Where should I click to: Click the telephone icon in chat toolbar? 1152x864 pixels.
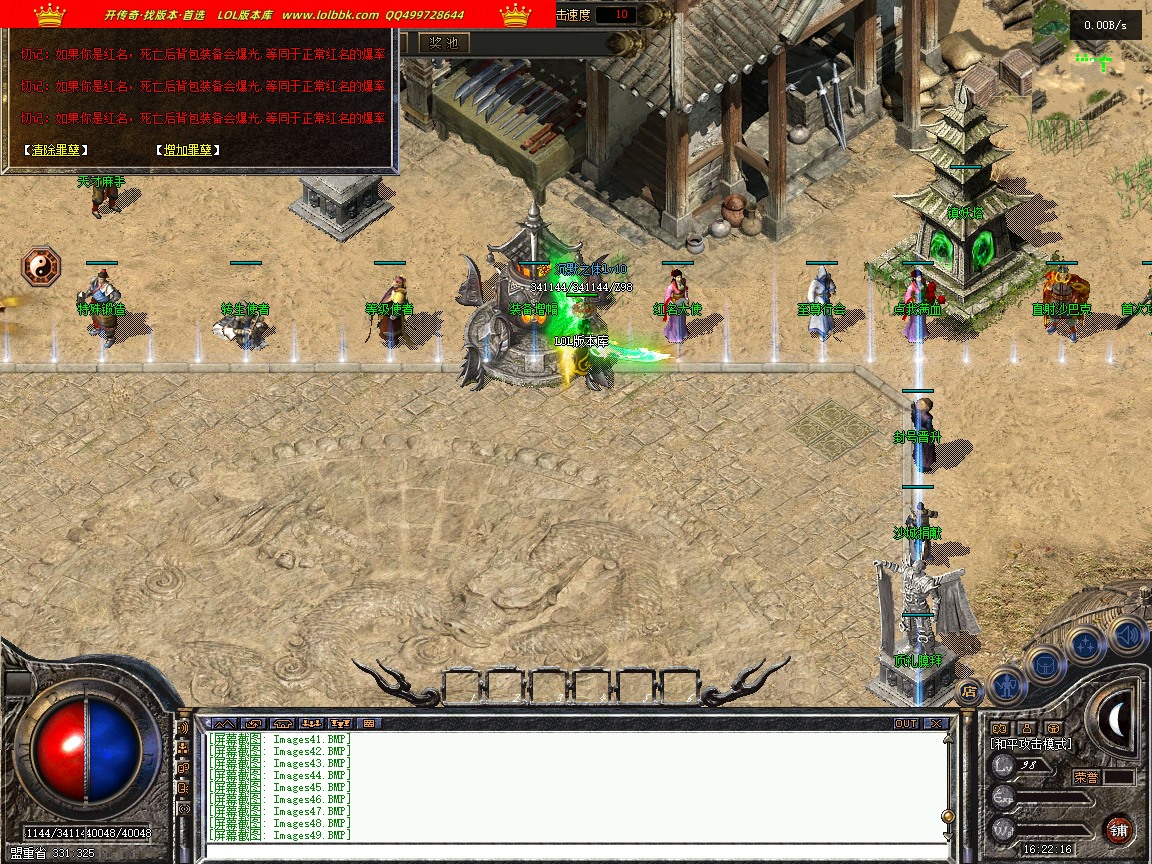click(282, 723)
